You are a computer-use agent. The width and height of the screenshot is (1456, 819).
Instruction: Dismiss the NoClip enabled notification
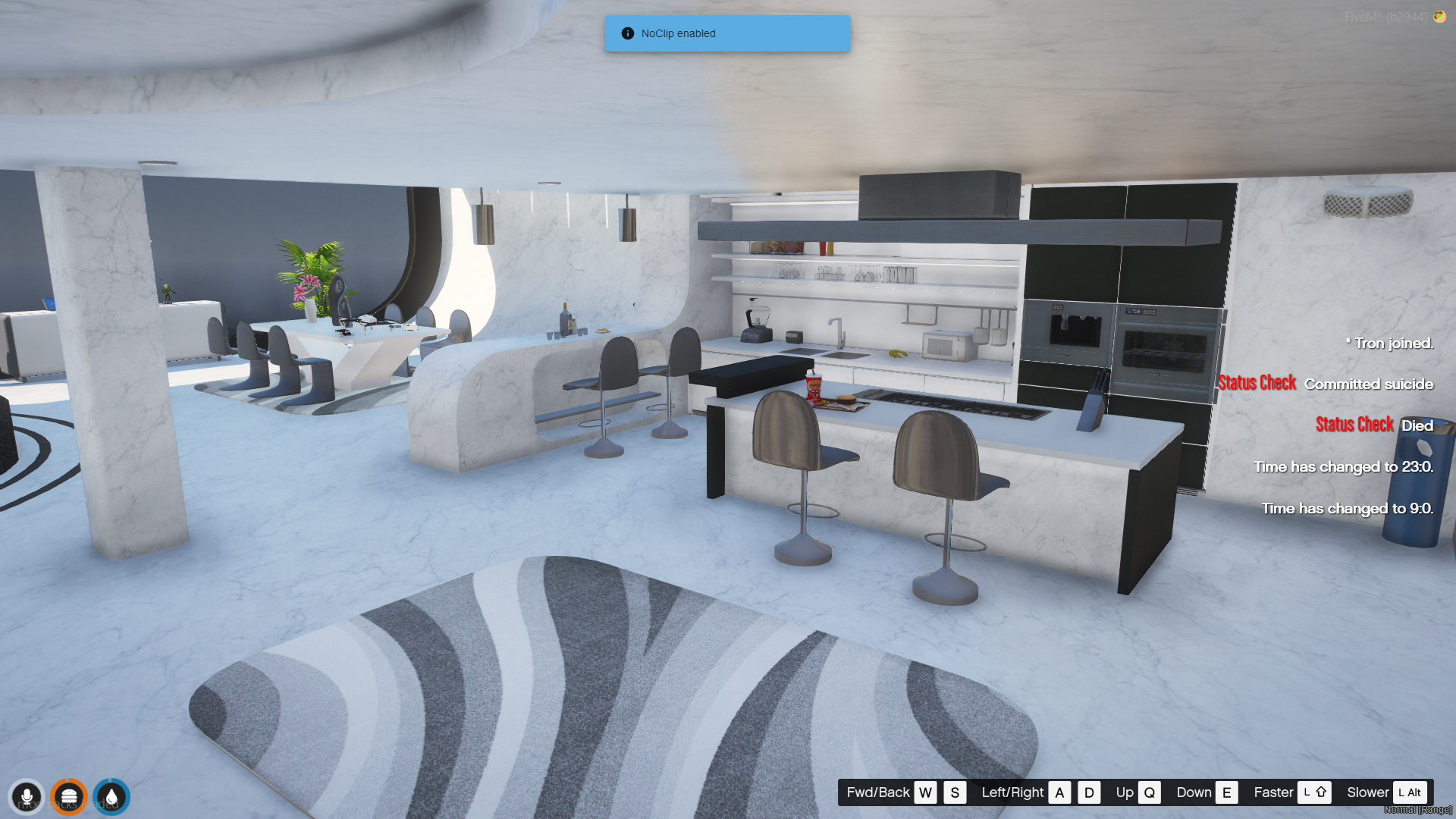tap(726, 33)
